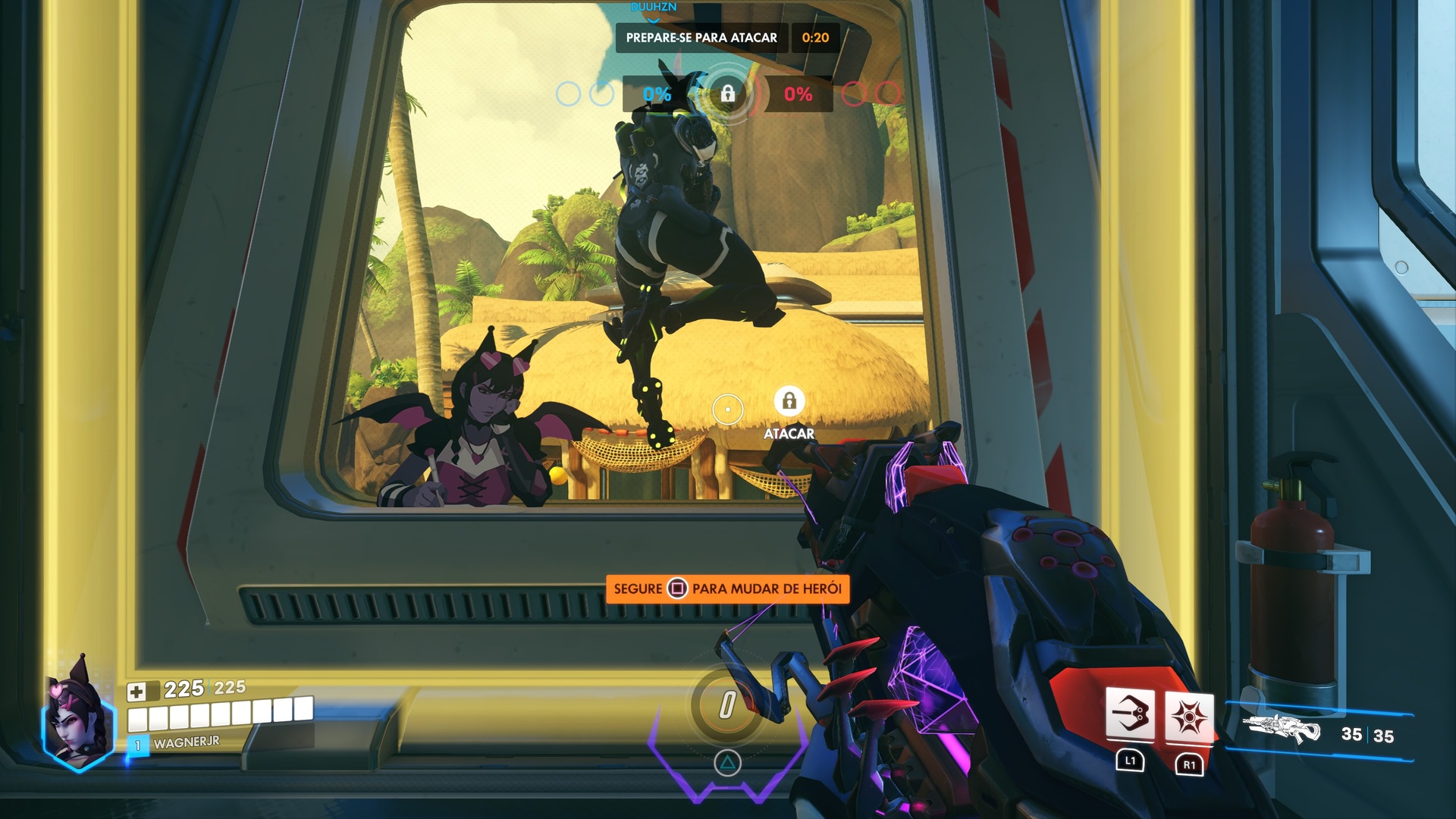
Task: Click the blue team 0% capture progress
Action: click(x=657, y=94)
